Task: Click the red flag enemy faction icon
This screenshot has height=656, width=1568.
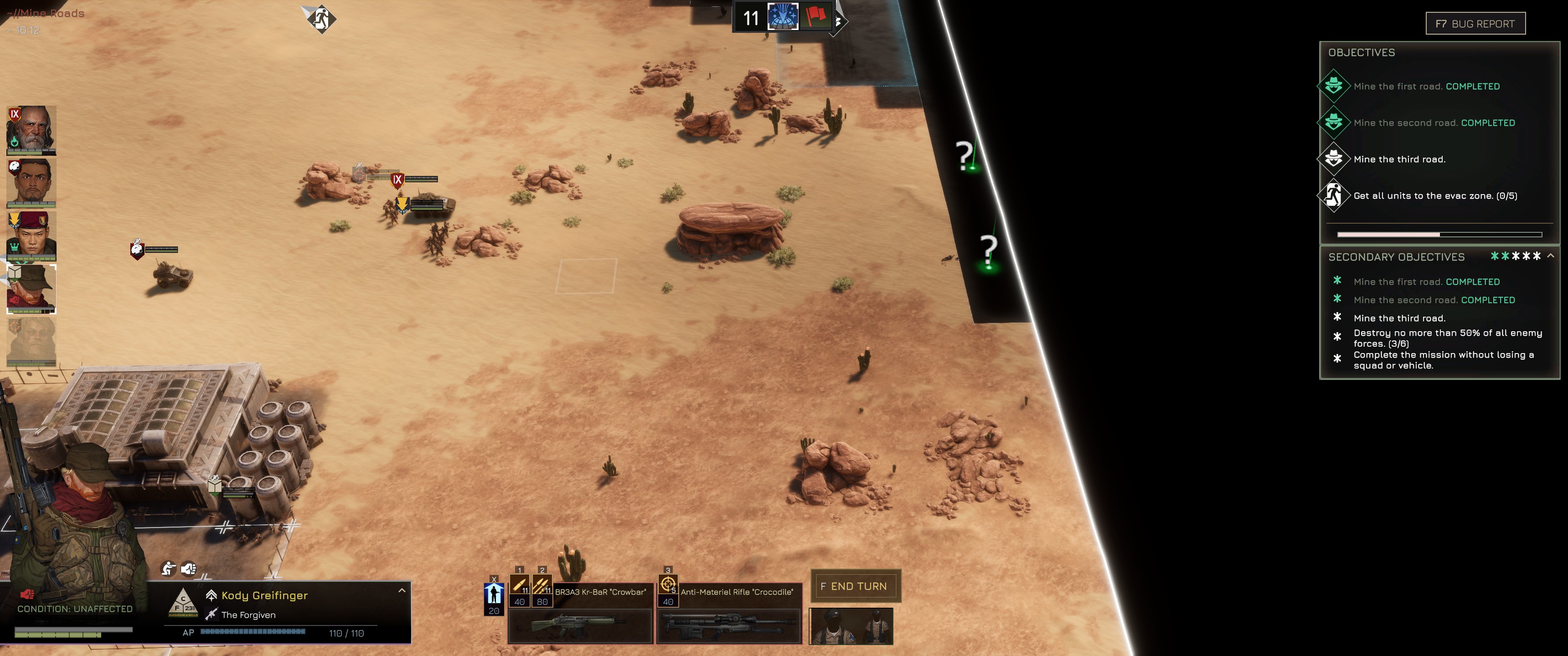Action: click(815, 16)
